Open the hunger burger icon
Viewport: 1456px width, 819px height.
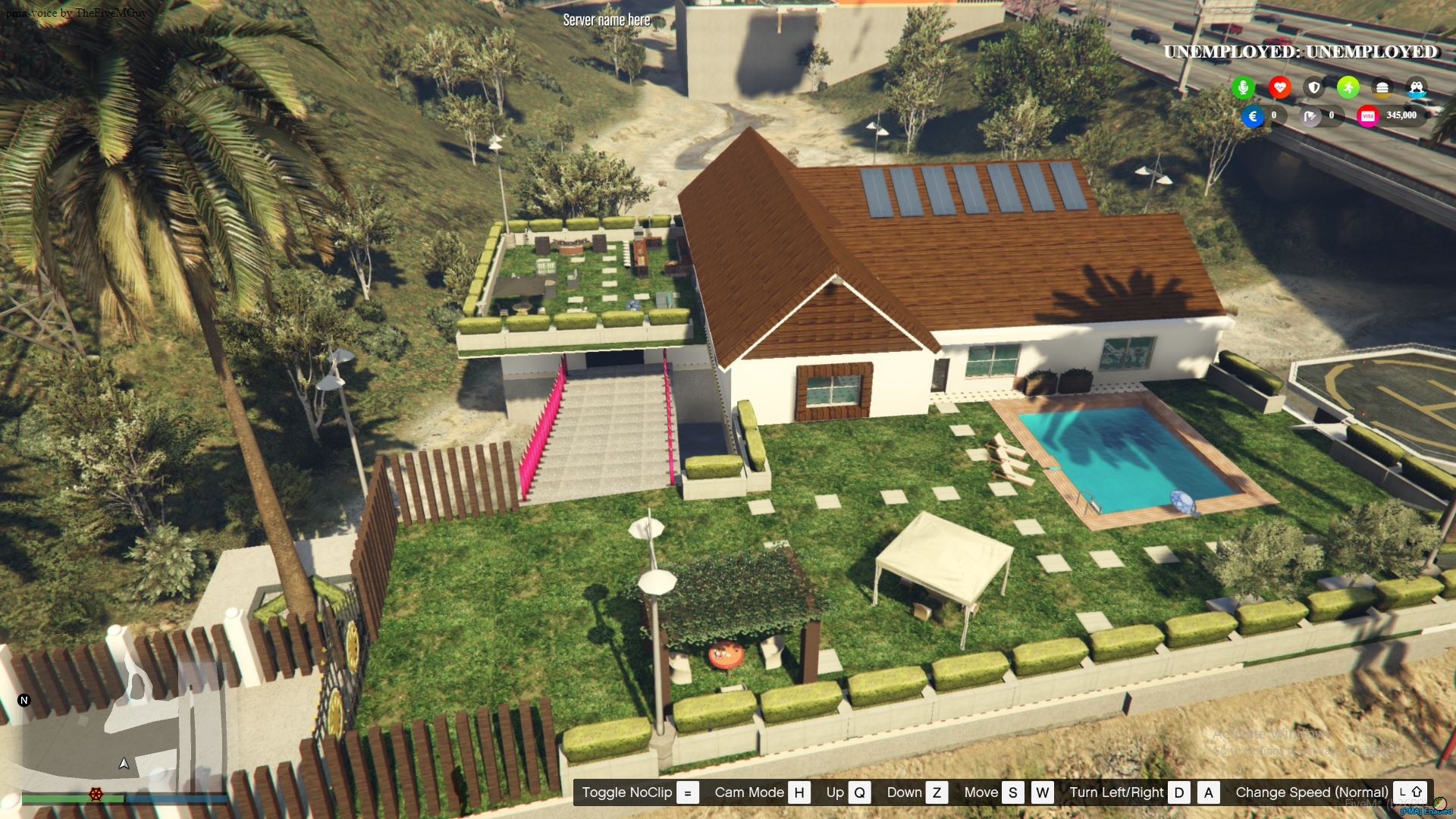click(1382, 86)
